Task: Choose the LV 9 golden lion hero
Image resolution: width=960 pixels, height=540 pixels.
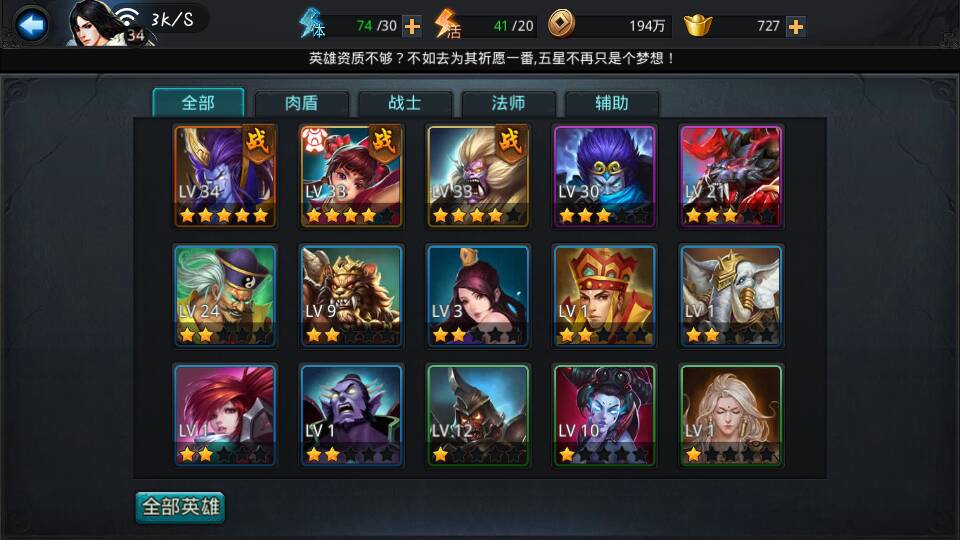Action: tap(351, 296)
